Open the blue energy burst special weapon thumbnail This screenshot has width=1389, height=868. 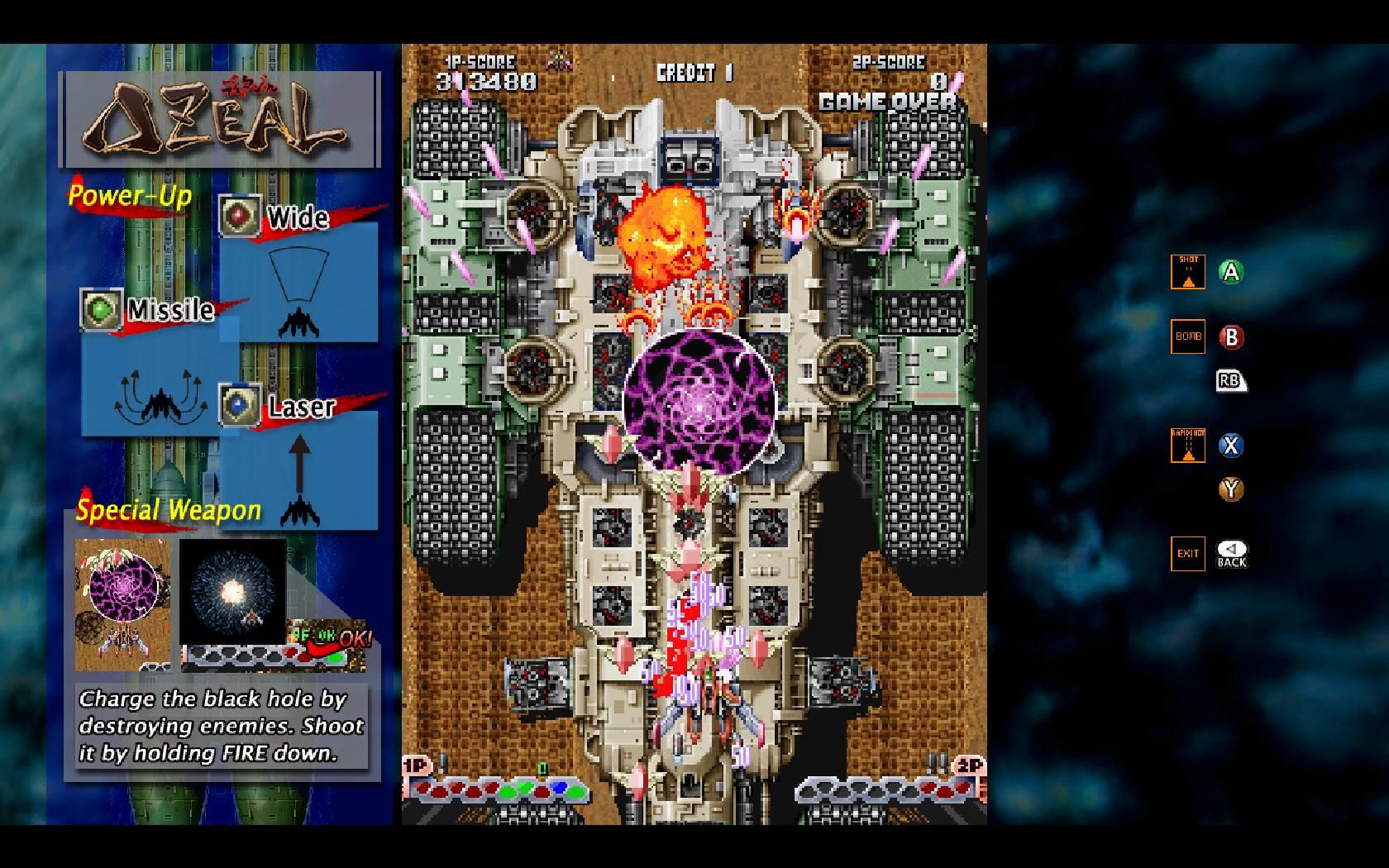pos(232,591)
